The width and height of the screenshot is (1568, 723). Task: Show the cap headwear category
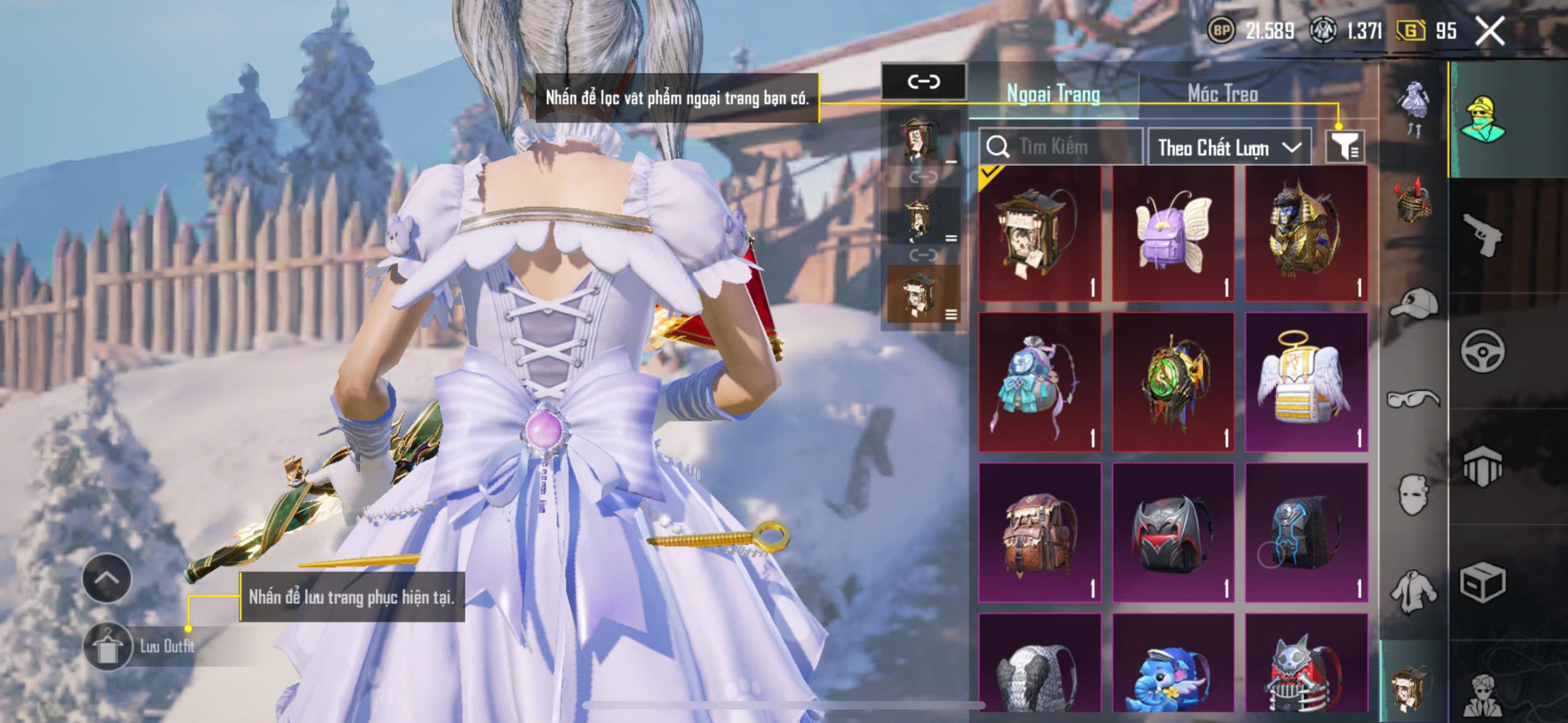click(1414, 304)
